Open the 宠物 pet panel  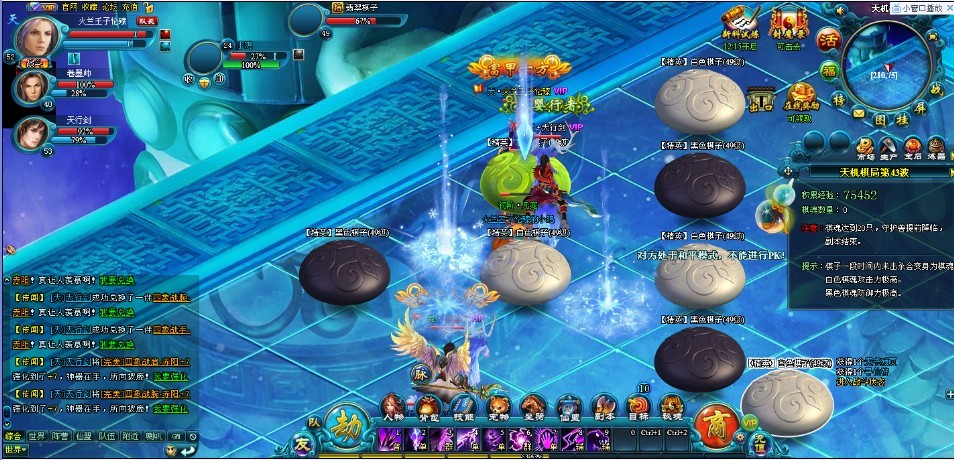point(498,405)
